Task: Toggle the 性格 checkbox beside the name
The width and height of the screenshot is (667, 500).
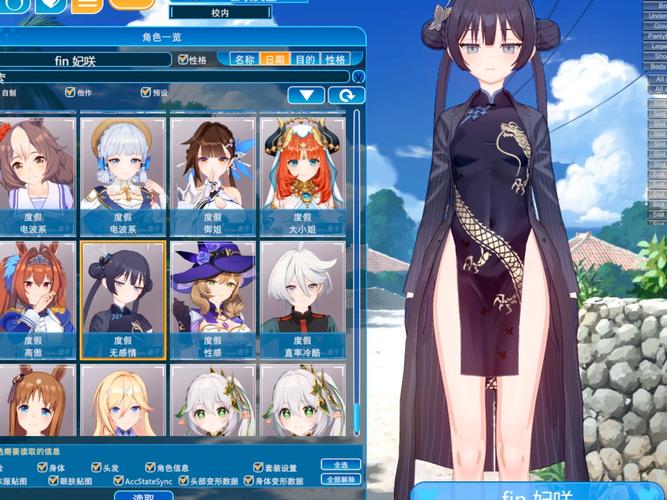Action: pos(183,60)
